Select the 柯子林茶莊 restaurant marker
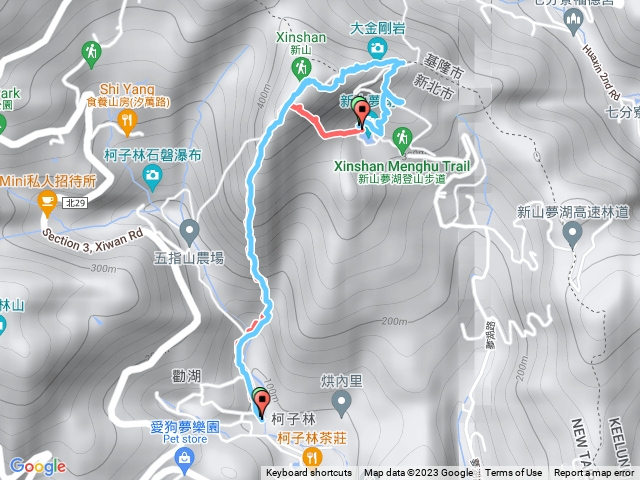This screenshot has width=640, height=480. tap(313, 459)
